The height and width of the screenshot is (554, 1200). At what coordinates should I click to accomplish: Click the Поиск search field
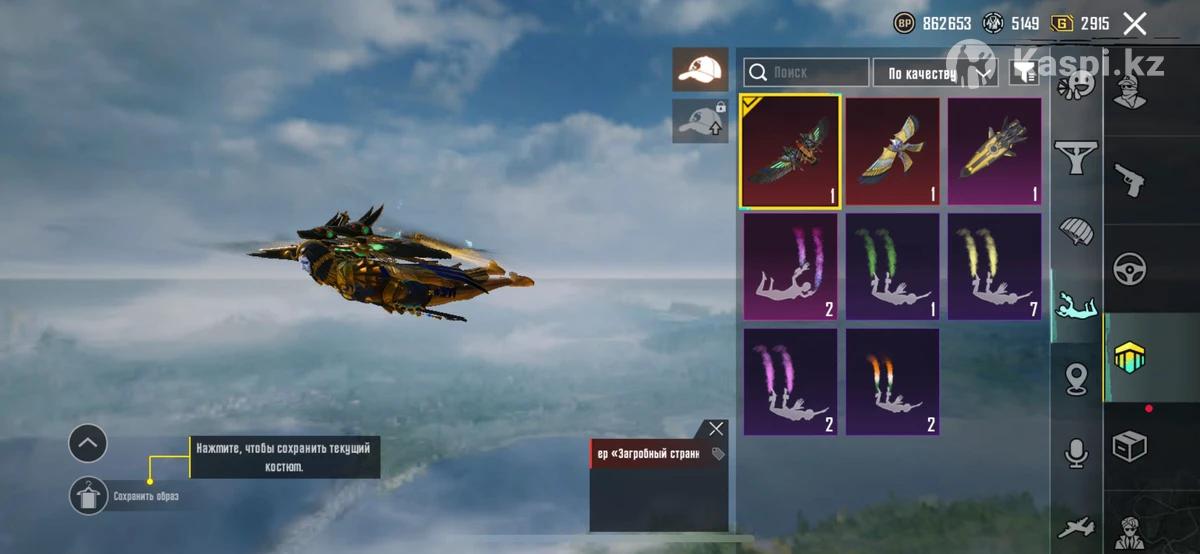click(x=807, y=72)
